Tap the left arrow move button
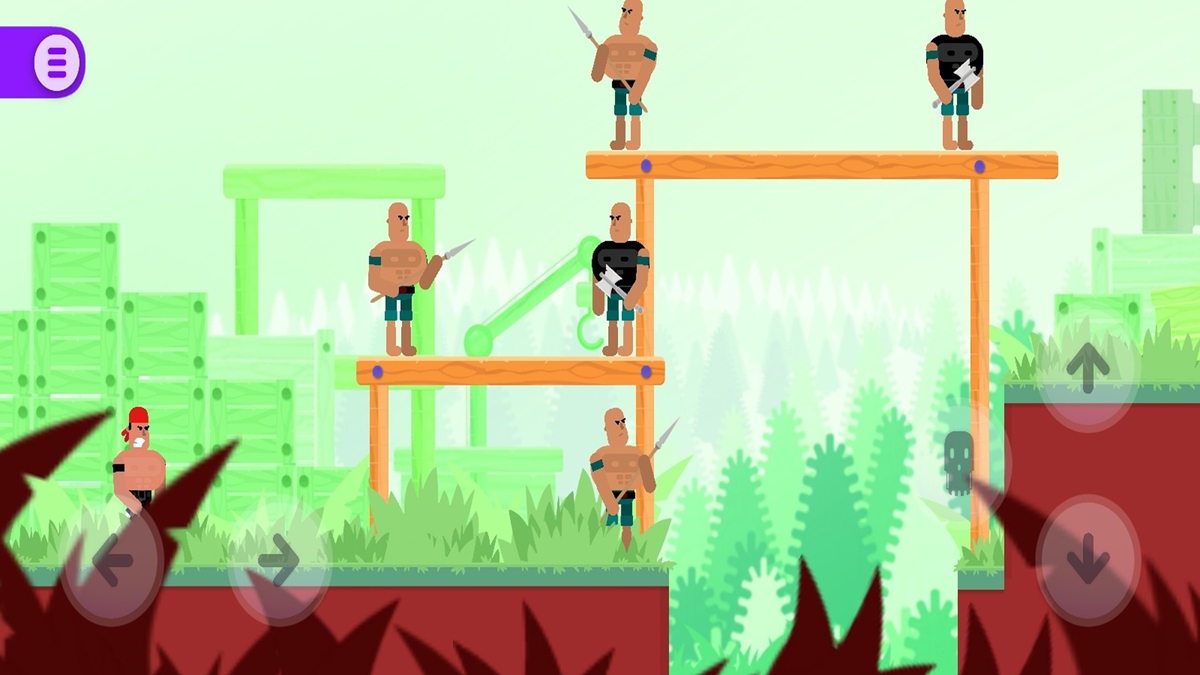This screenshot has height=675, width=1200. pyautogui.click(x=112, y=562)
